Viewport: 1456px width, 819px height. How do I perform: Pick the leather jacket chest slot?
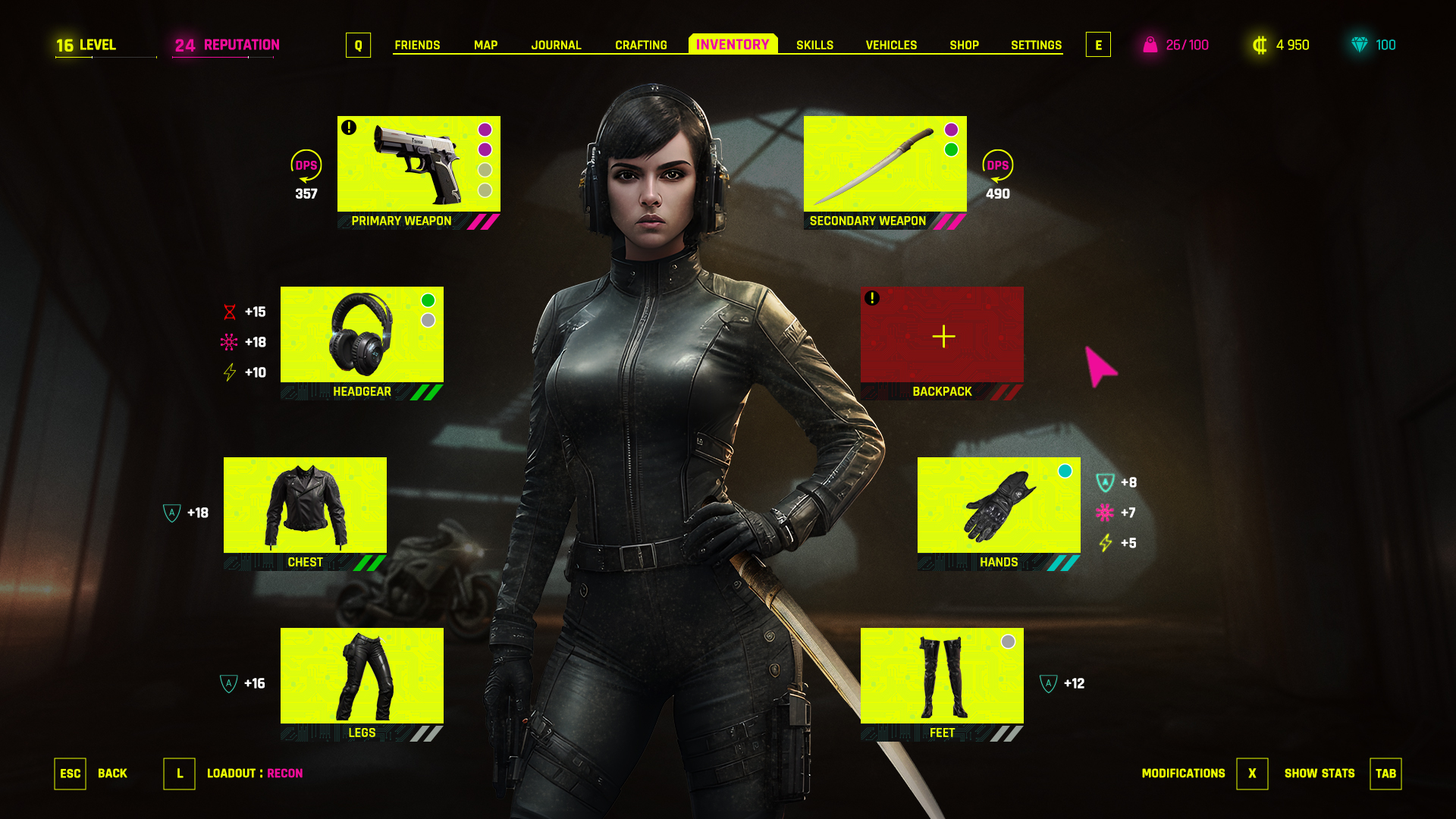(x=305, y=506)
